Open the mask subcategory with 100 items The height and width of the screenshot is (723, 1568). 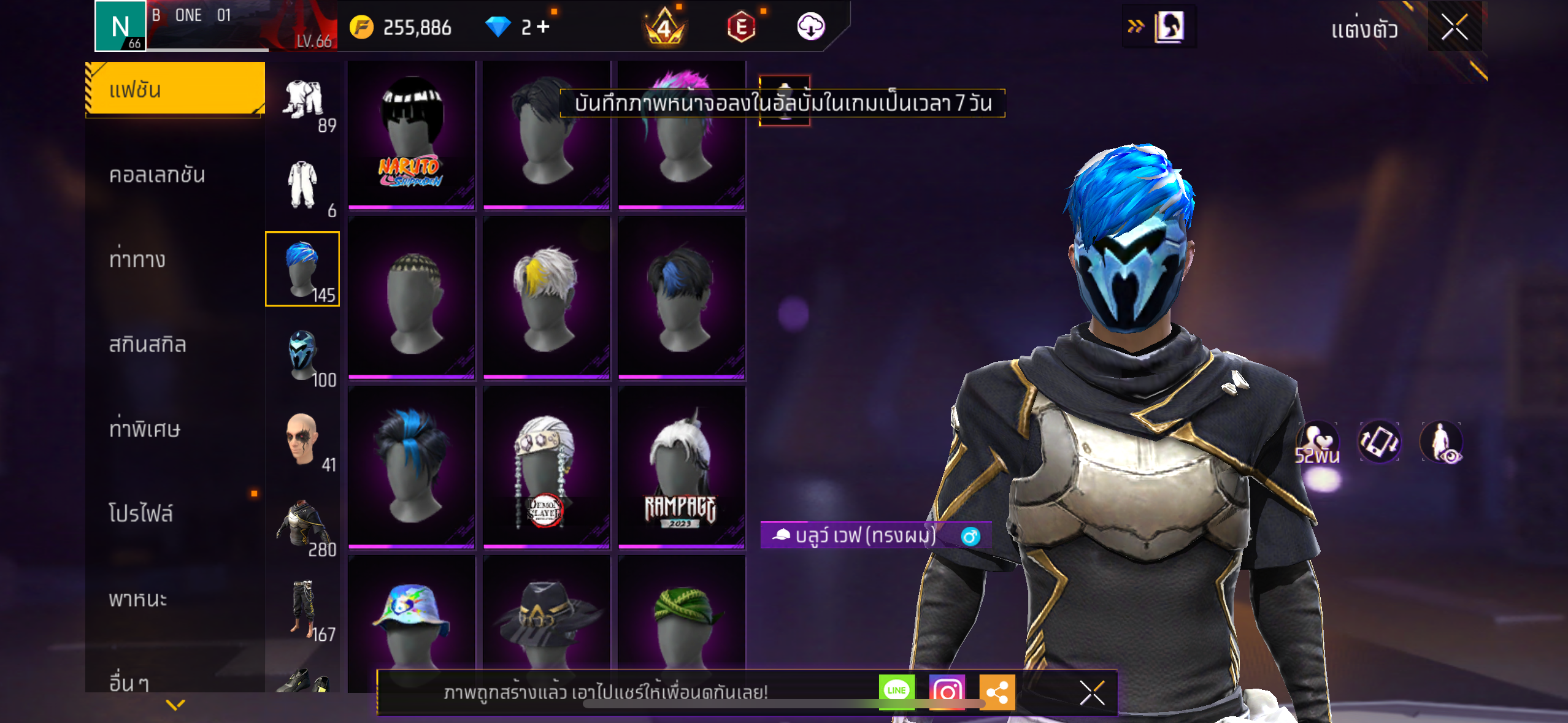[303, 356]
